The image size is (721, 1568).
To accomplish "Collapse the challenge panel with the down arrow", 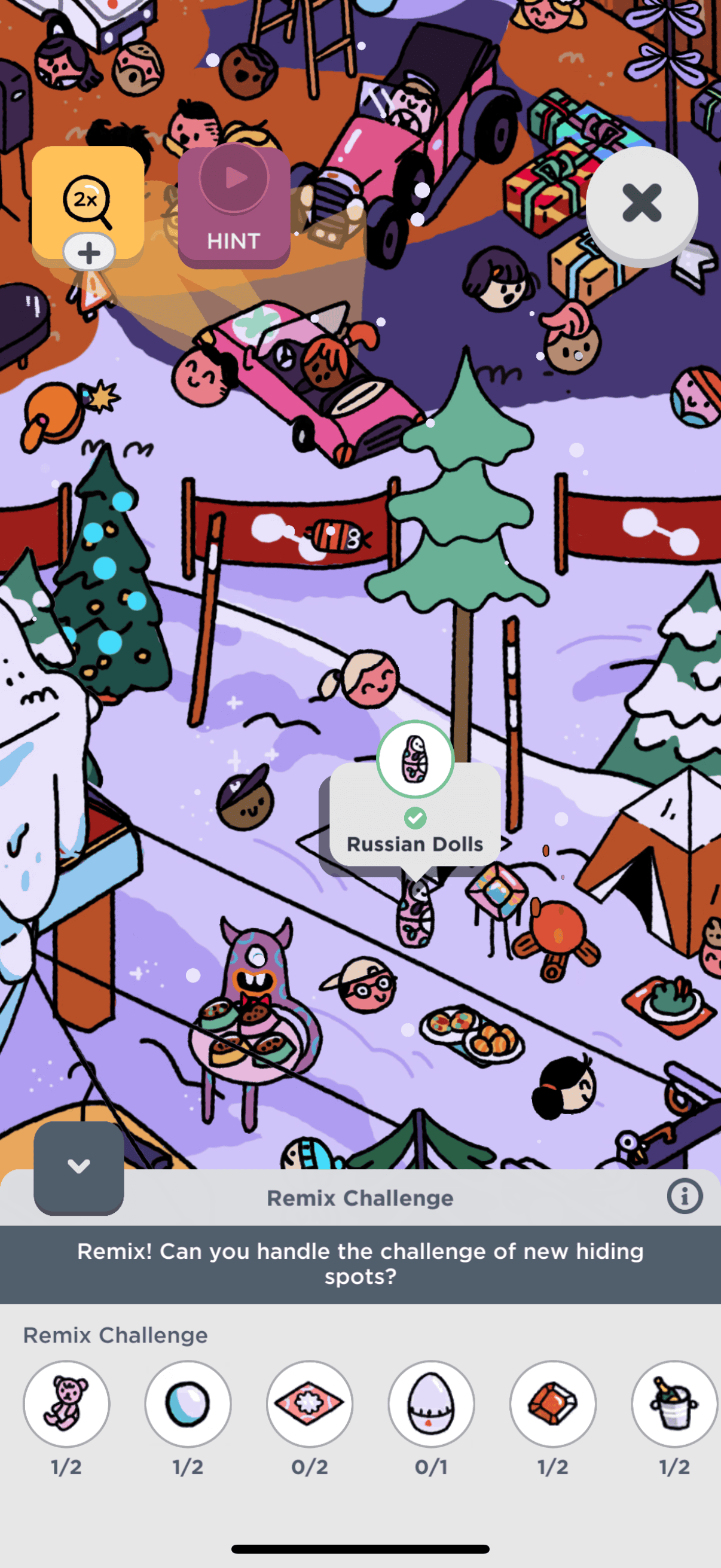I will (x=78, y=1167).
